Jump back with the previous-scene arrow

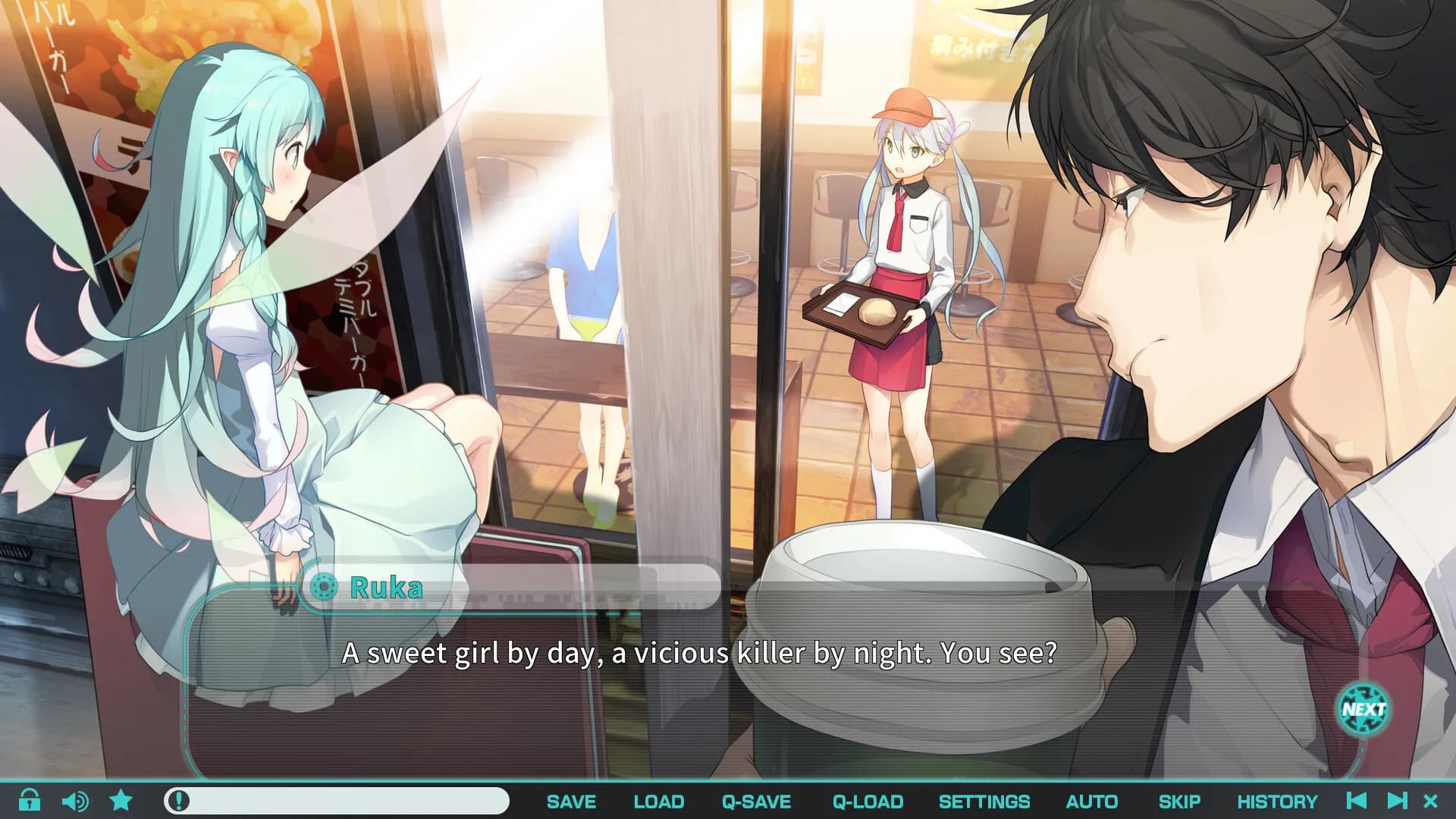(1357, 801)
